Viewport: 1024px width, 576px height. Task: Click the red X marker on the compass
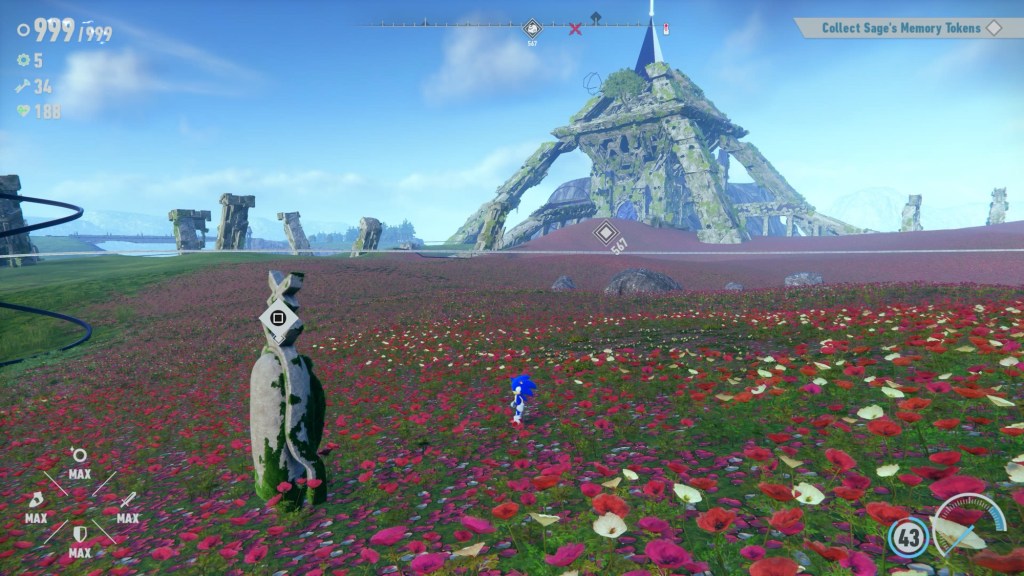(x=575, y=29)
